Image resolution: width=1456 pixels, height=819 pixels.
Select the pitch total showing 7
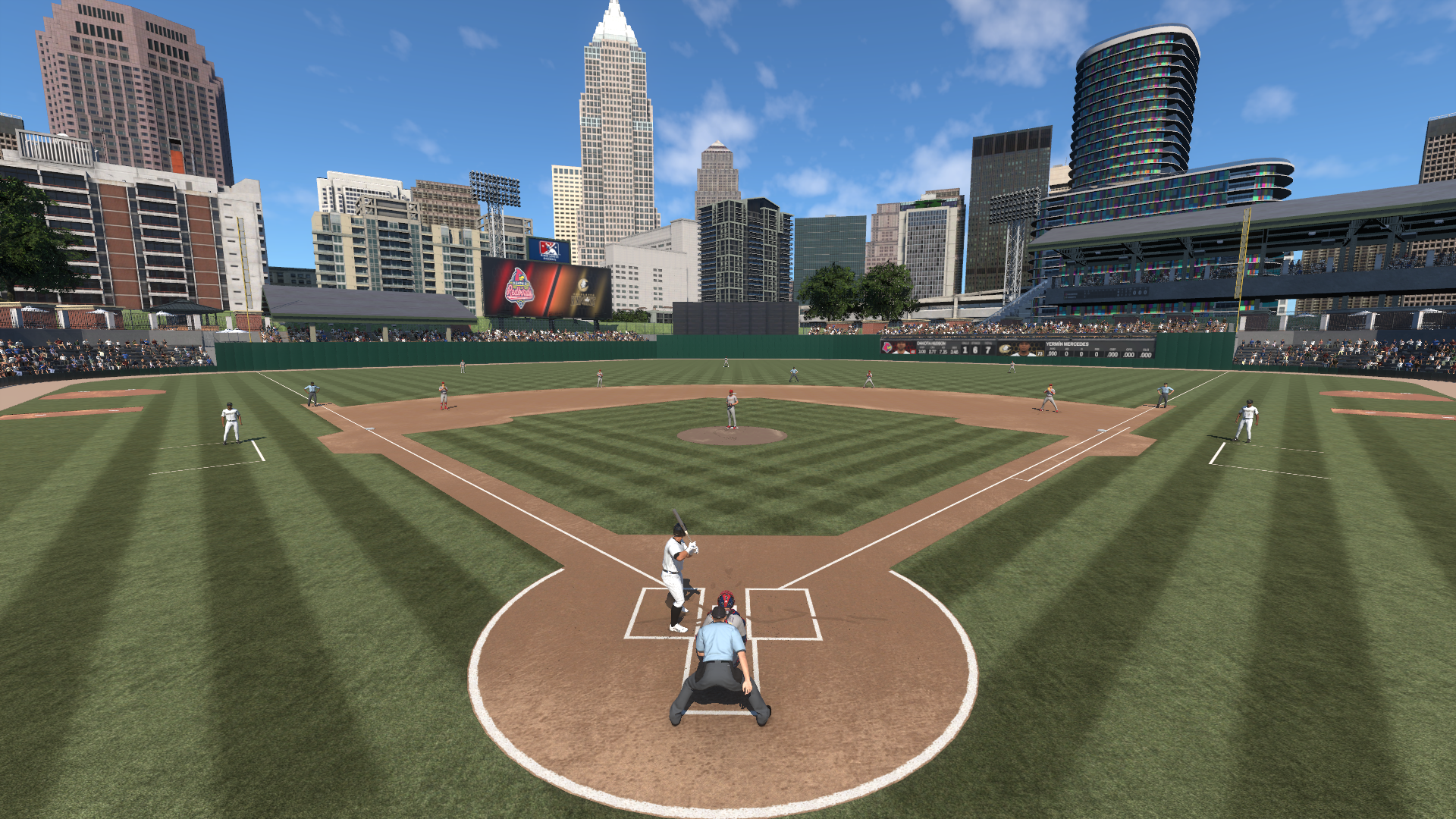(x=987, y=350)
